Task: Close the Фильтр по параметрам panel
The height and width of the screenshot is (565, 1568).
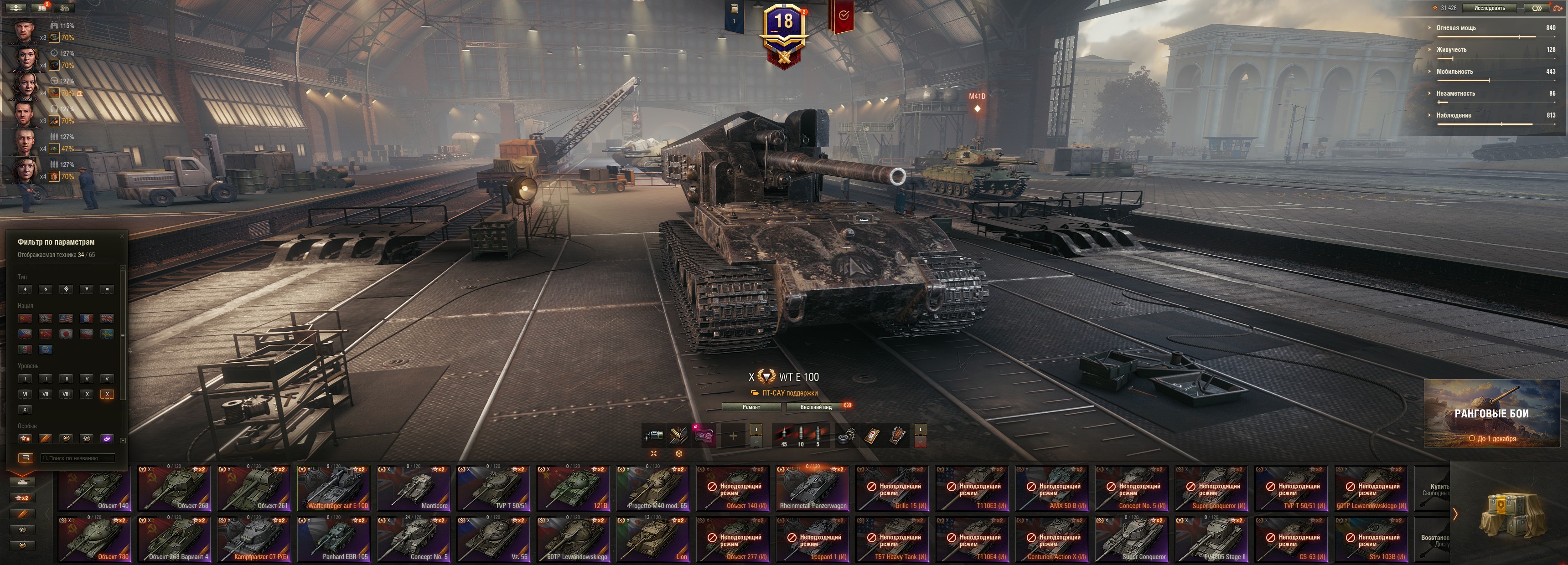Action: [x=122, y=236]
